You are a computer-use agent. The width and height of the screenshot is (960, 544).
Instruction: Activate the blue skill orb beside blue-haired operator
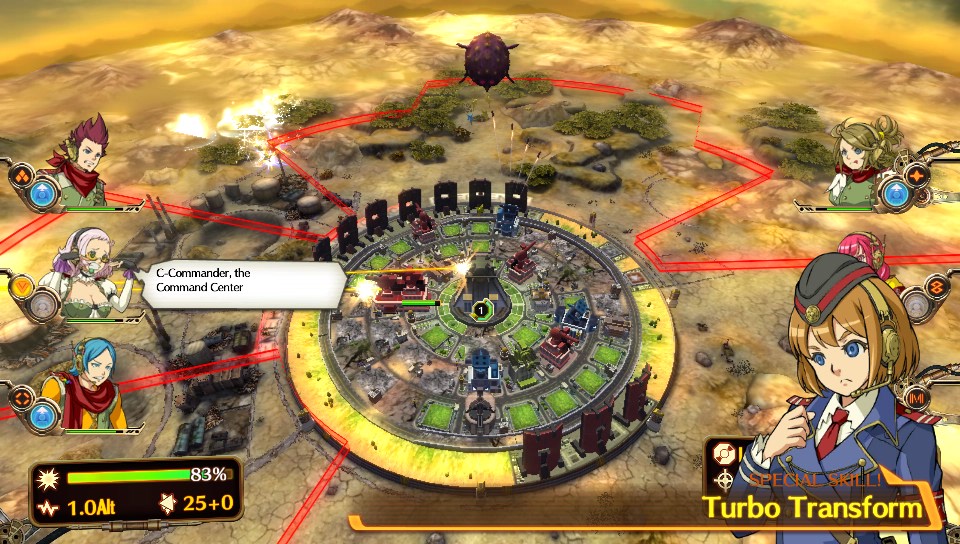43,413
